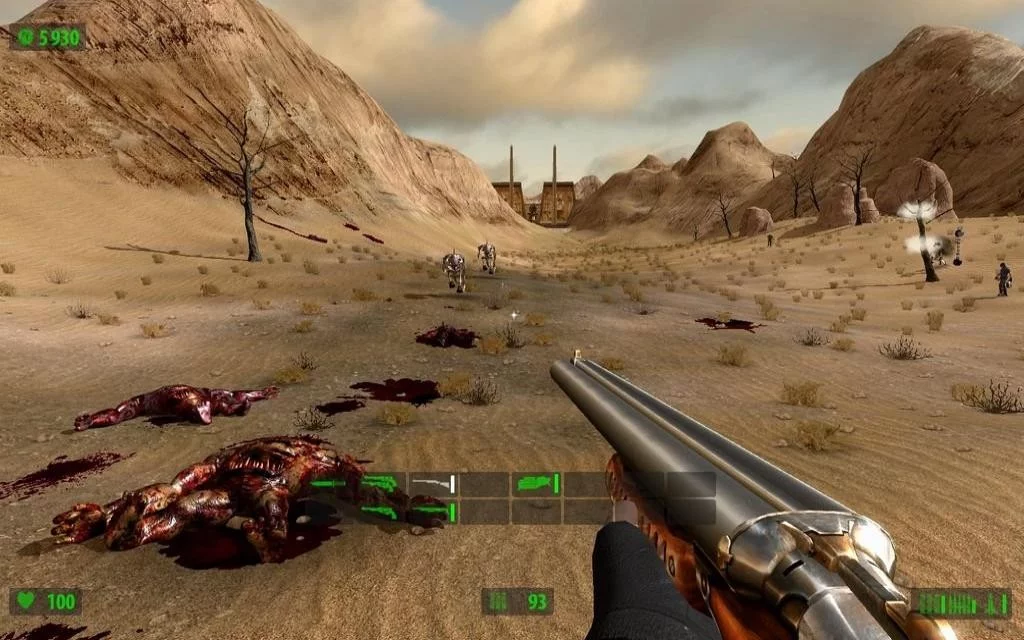Viewport: 1024px width, 640px height.
Task: Switch to the rocket launcher slot
Action: pyautogui.click(x=536, y=484)
